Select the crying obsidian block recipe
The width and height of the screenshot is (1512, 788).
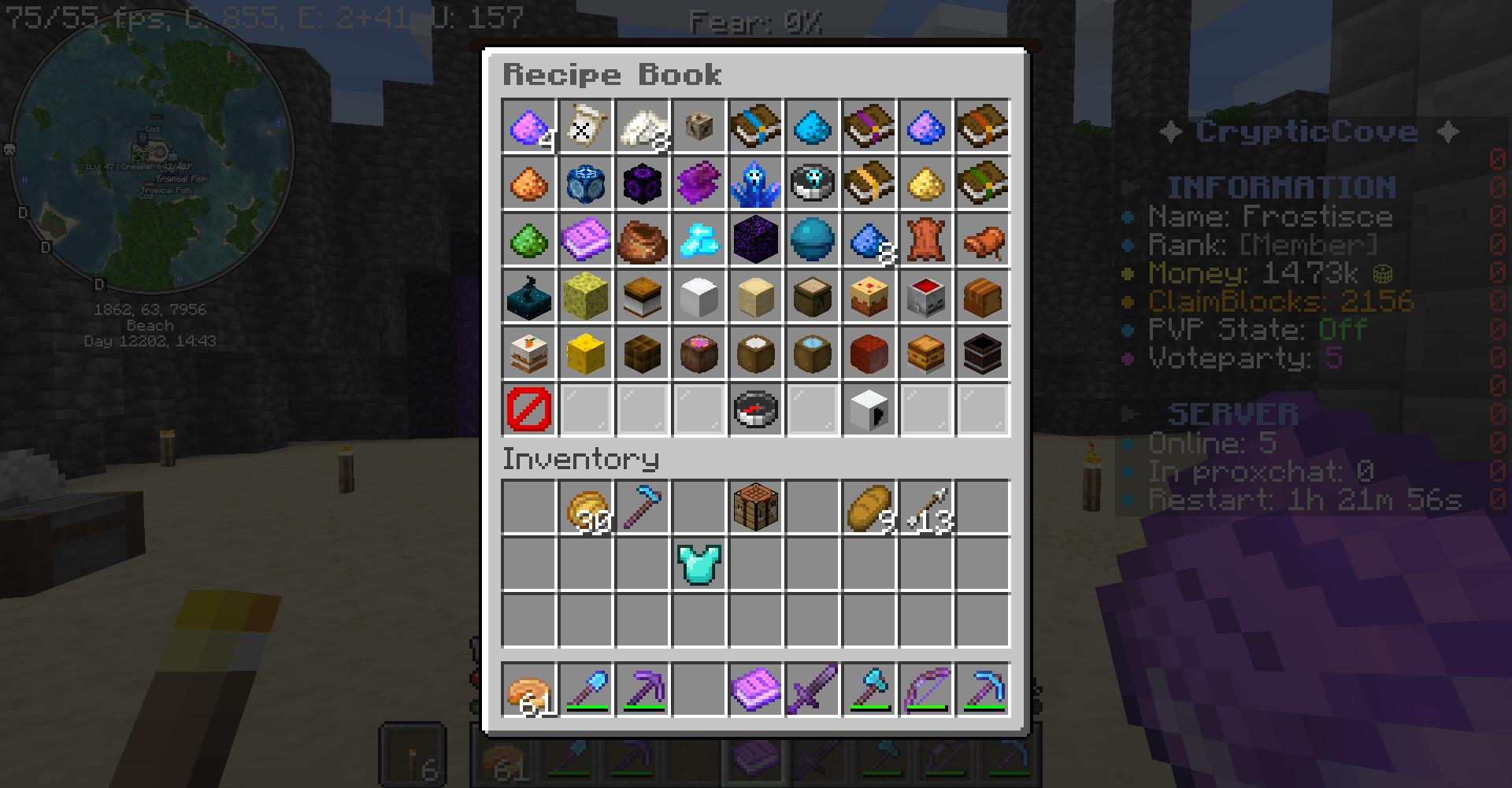click(755, 239)
